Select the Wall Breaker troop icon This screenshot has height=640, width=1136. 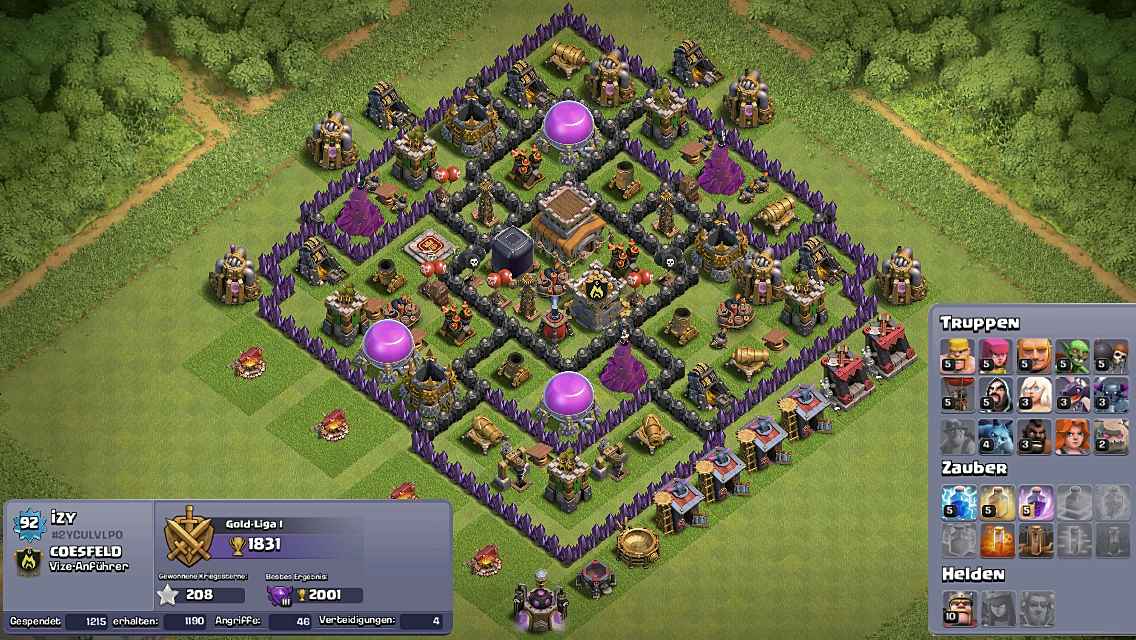click(x=1110, y=356)
